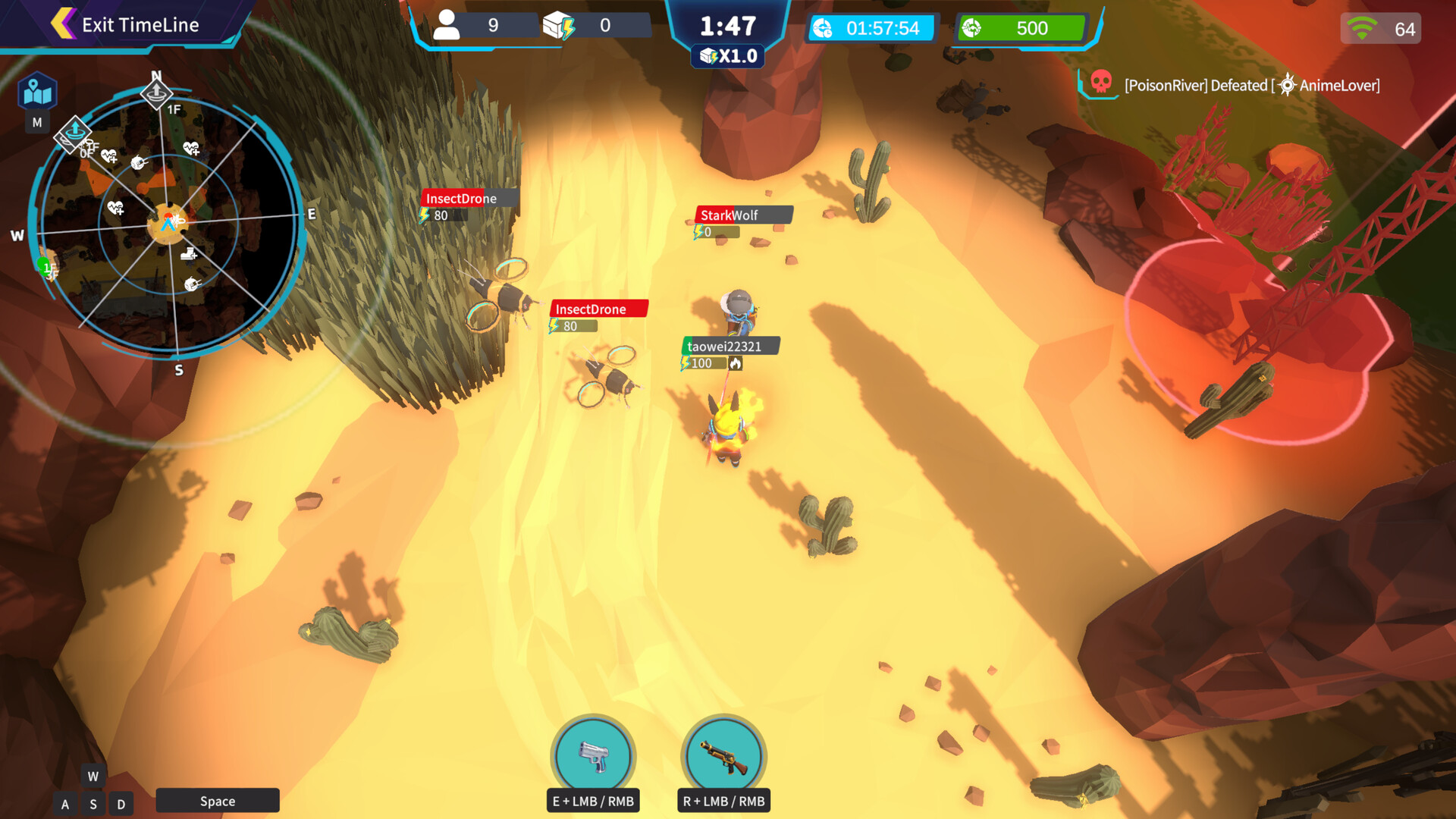Click the Space key hint
The width and height of the screenshot is (1456, 819).
(x=217, y=801)
